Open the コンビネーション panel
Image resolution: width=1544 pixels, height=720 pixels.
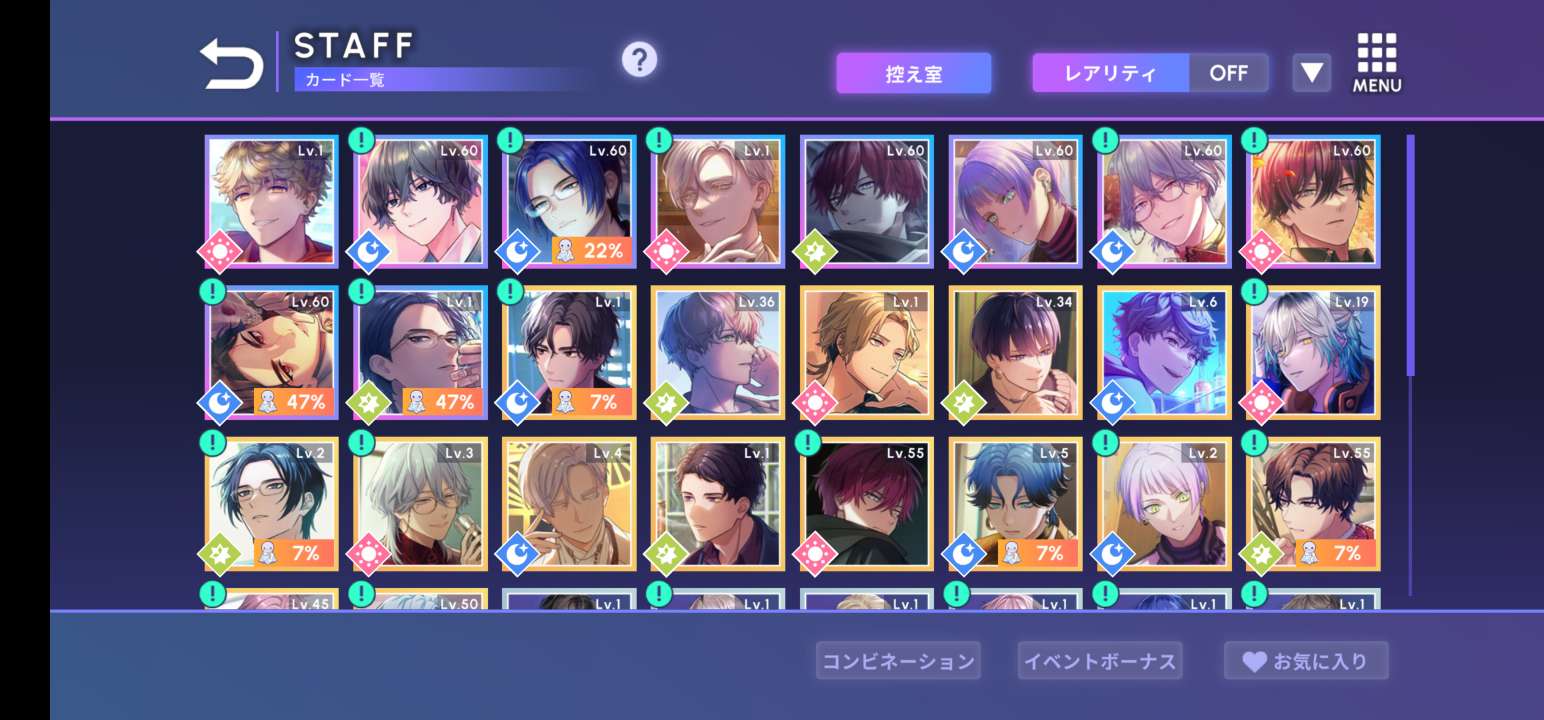pyautogui.click(x=897, y=661)
